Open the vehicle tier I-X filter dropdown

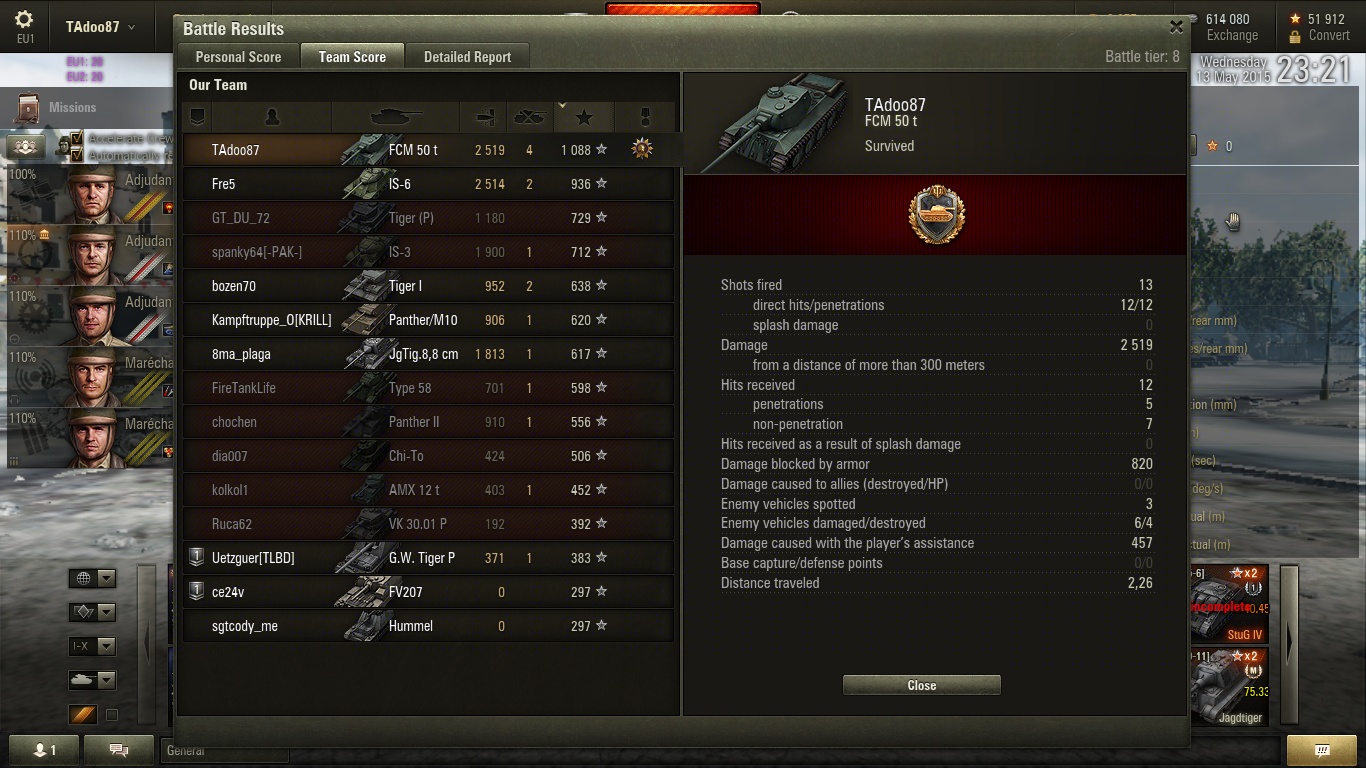[x=92, y=646]
